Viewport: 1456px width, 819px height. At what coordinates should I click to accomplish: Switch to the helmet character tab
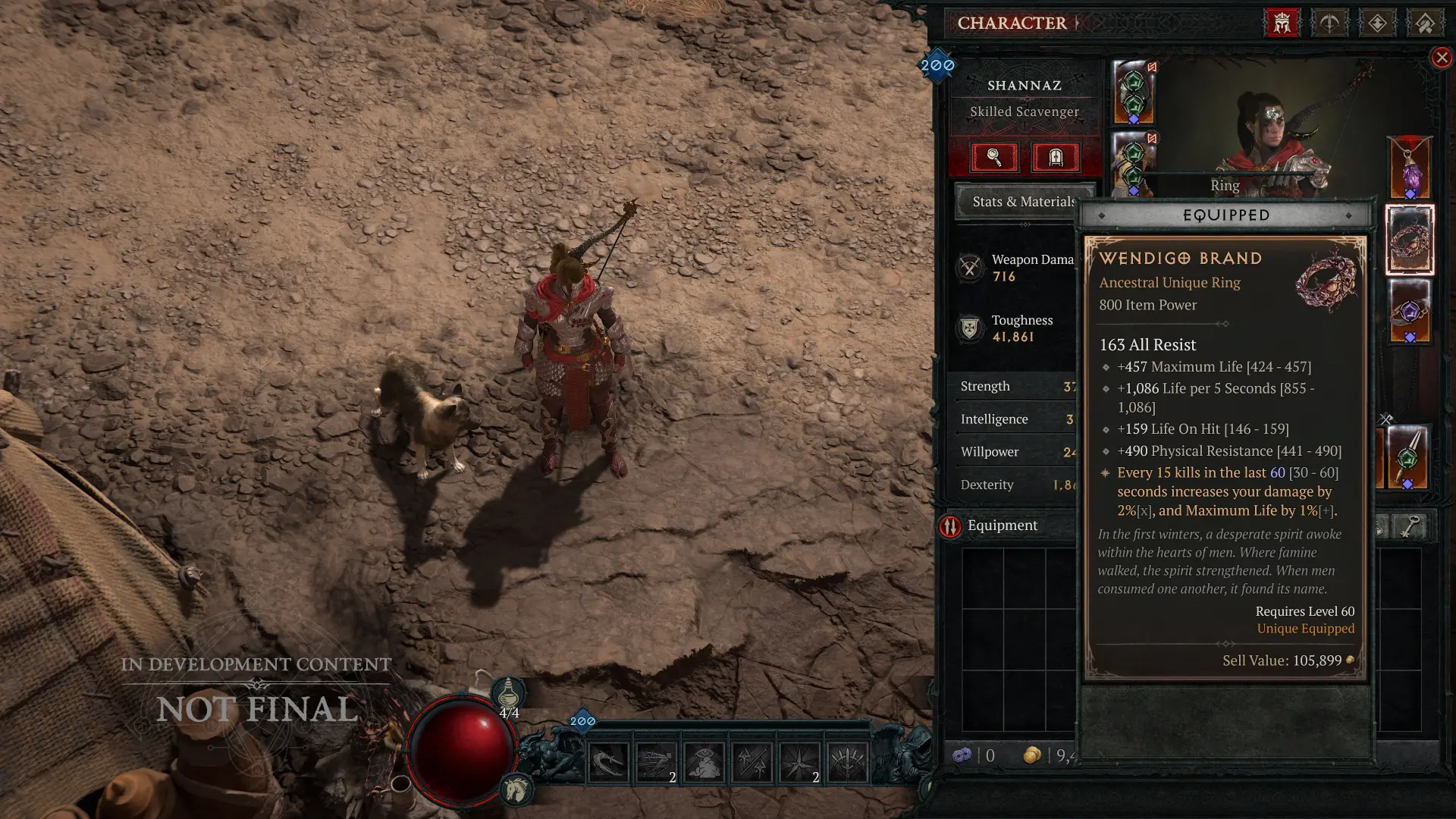(x=1282, y=23)
